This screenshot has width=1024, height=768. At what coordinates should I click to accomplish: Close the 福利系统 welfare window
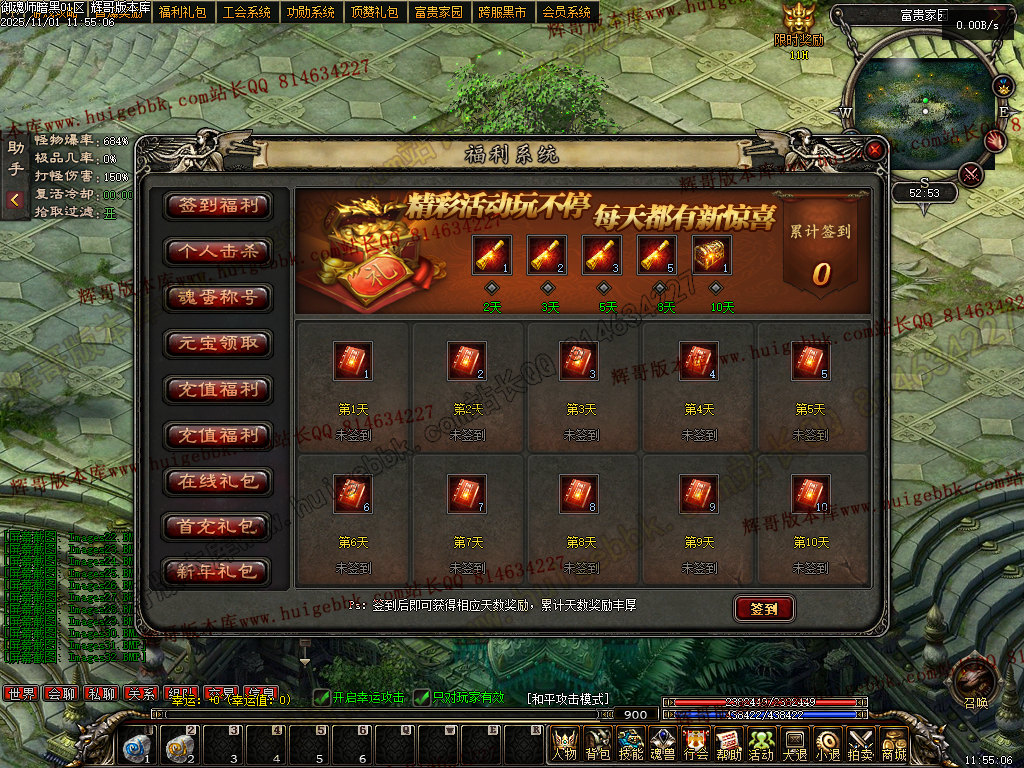pos(875,151)
